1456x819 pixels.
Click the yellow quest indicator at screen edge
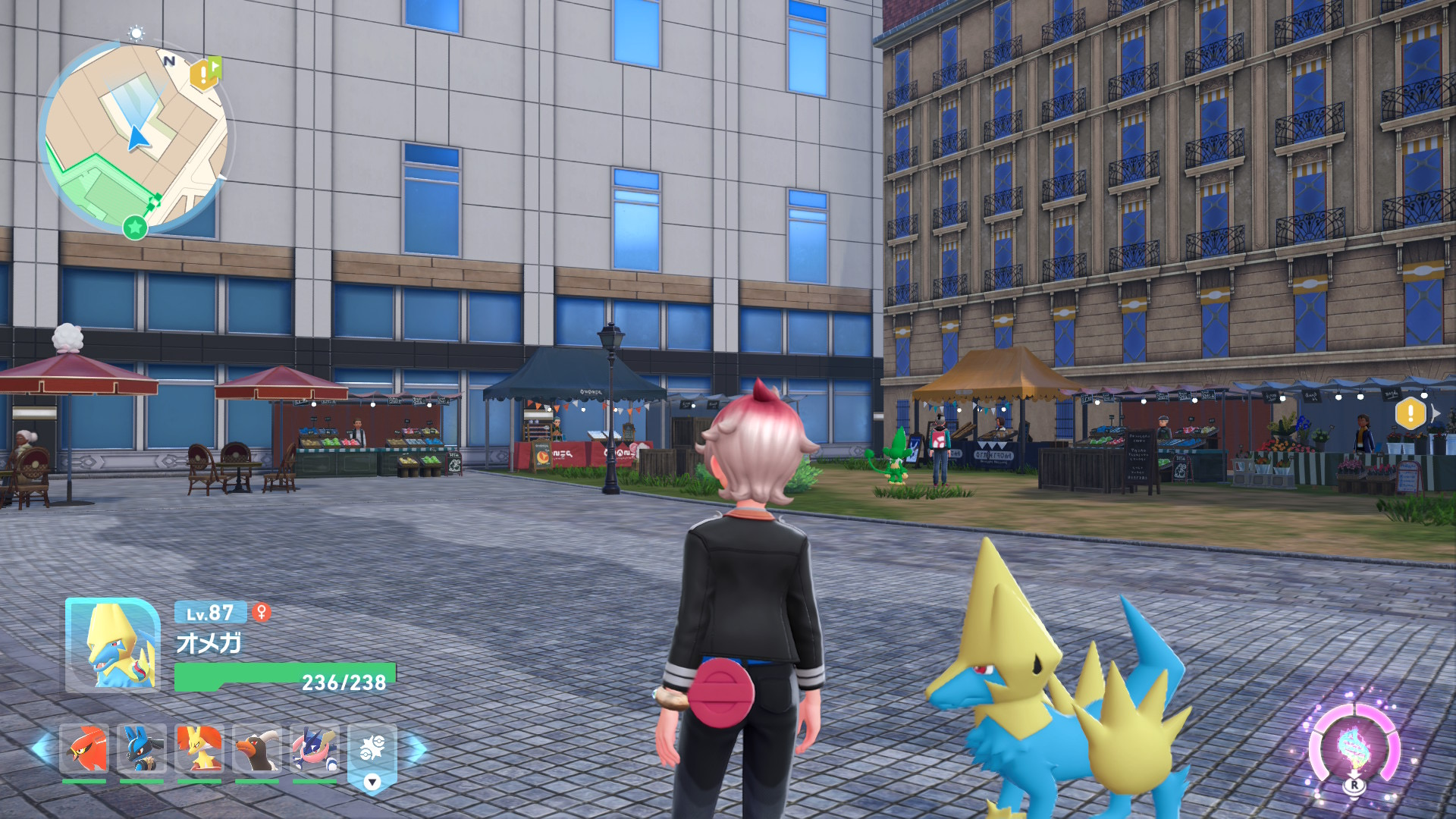point(1411,413)
